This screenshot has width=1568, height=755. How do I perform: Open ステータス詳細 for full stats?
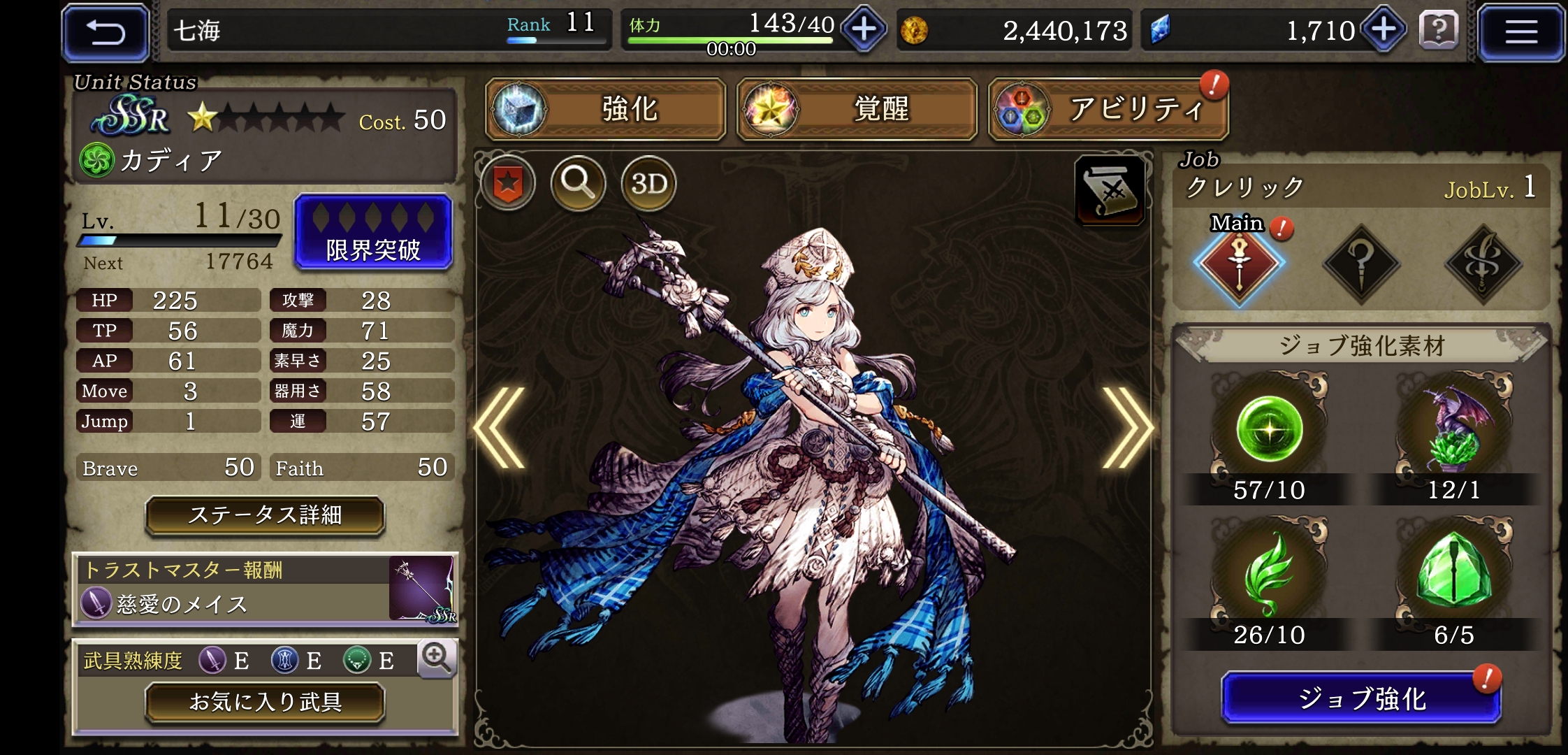click(265, 517)
